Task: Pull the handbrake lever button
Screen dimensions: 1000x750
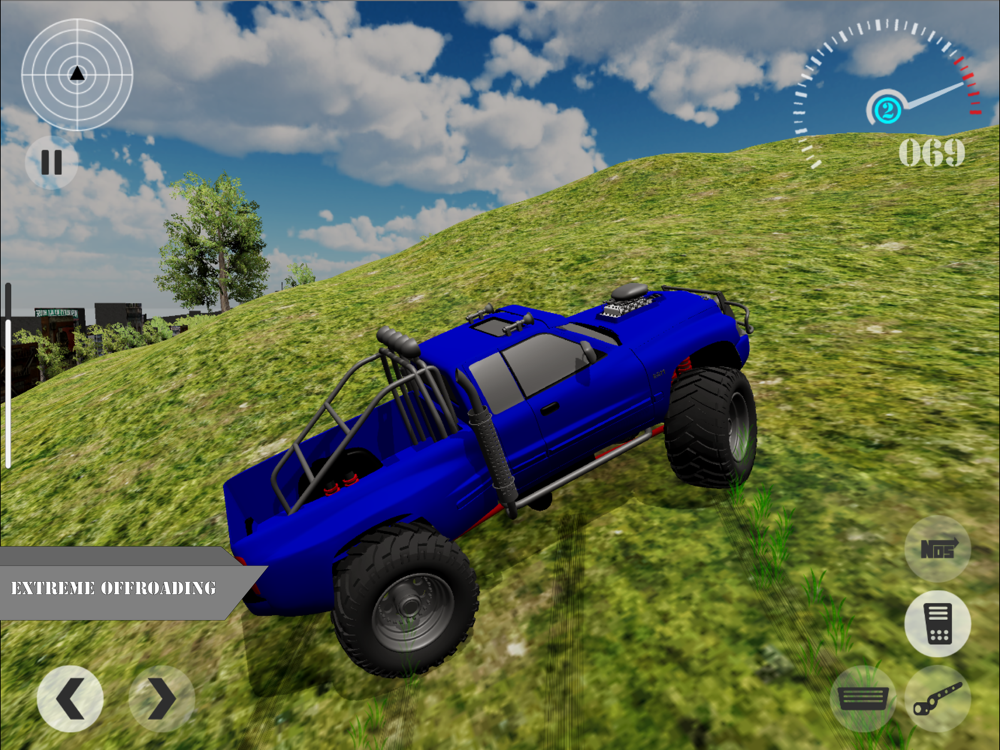Action: click(937, 698)
